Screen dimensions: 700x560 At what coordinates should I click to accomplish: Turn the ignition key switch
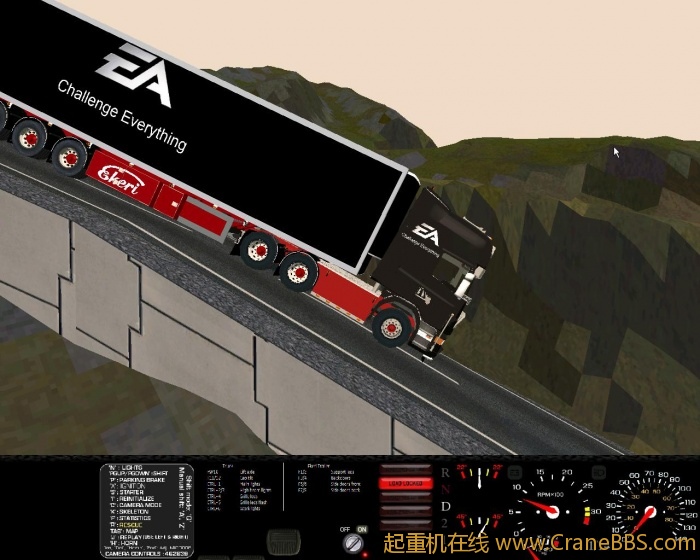pyautogui.click(x=352, y=542)
